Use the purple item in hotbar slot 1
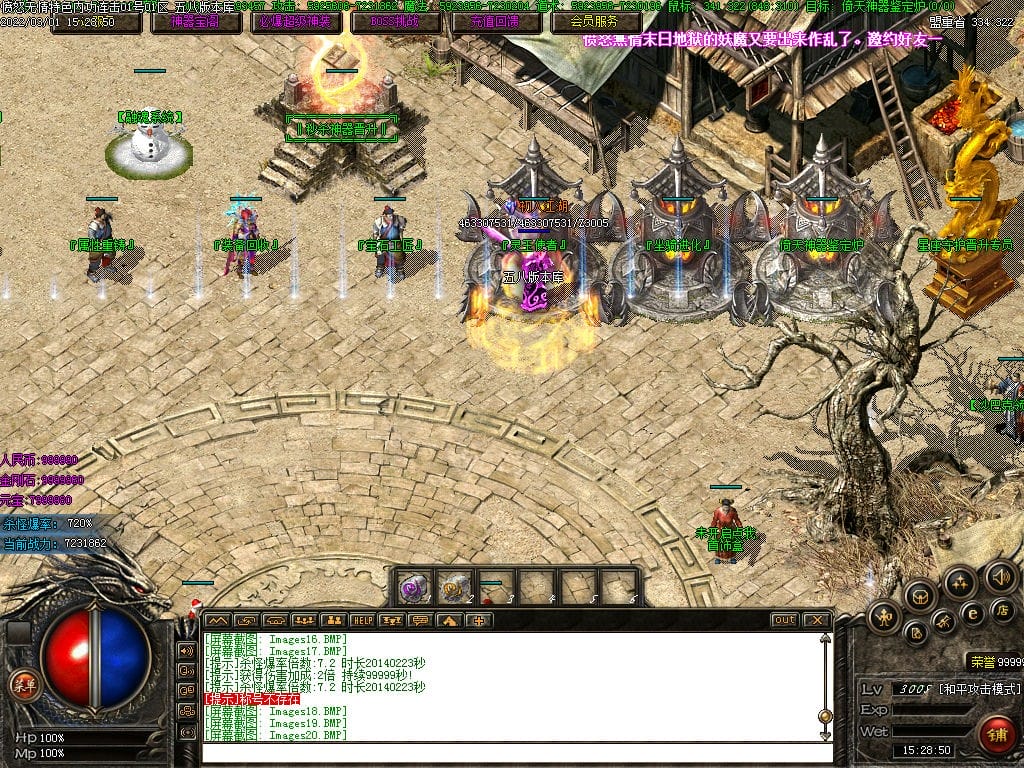Viewport: 1024px width, 768px height. (415, 587)
